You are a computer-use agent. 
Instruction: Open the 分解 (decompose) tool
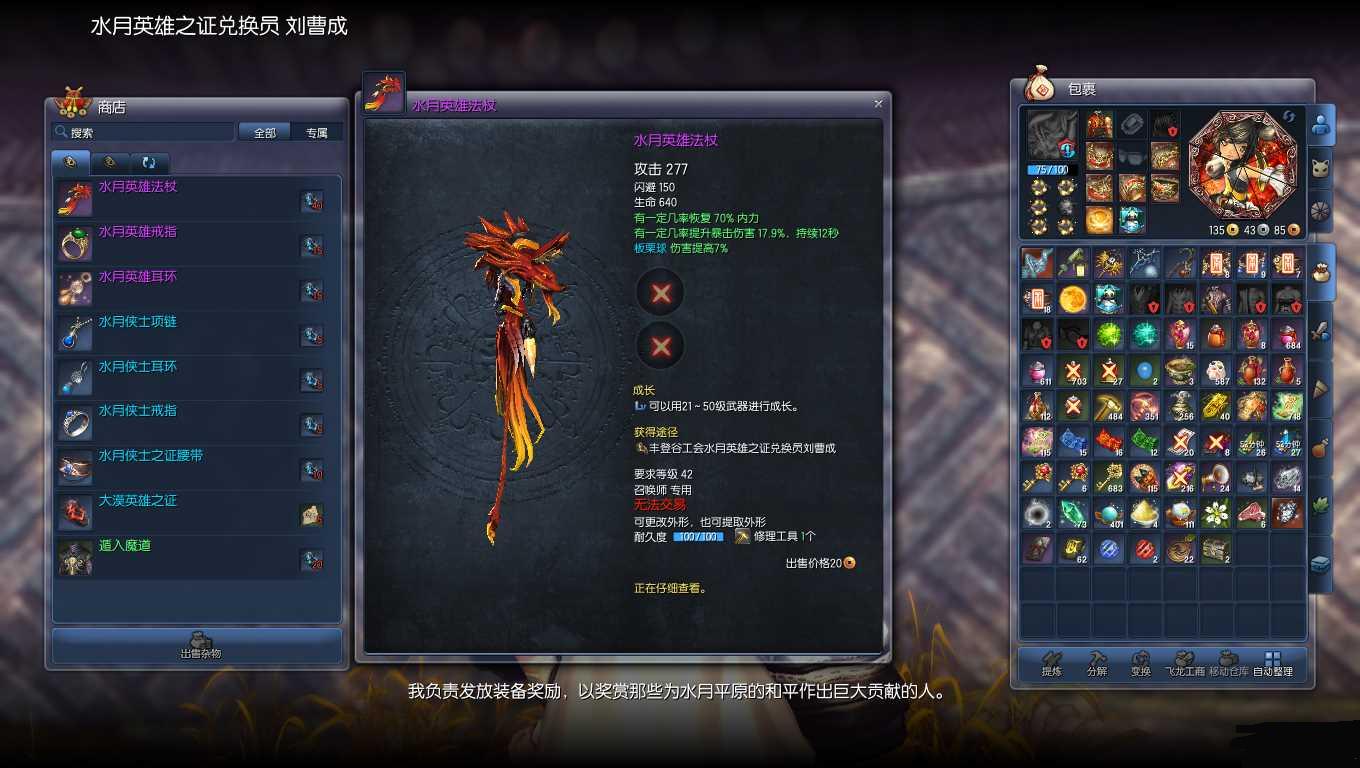[1094, 662]
